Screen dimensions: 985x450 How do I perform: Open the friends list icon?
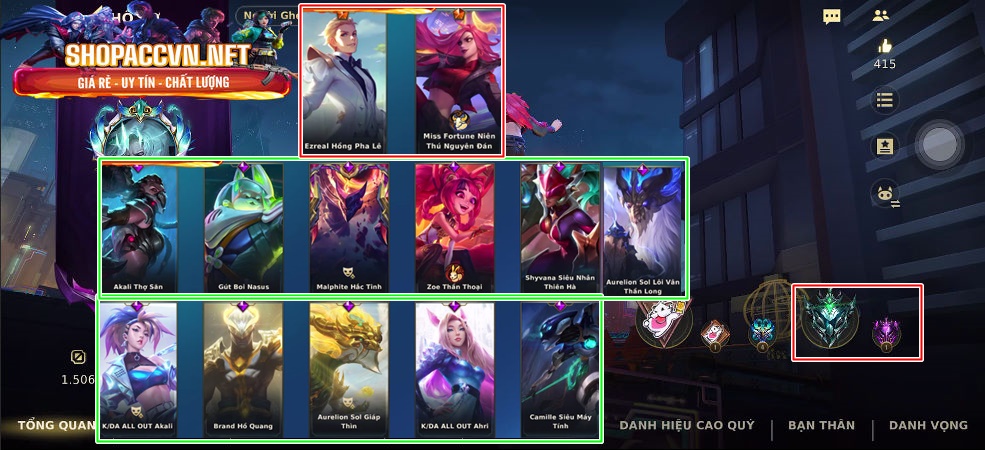pos(881,16)
